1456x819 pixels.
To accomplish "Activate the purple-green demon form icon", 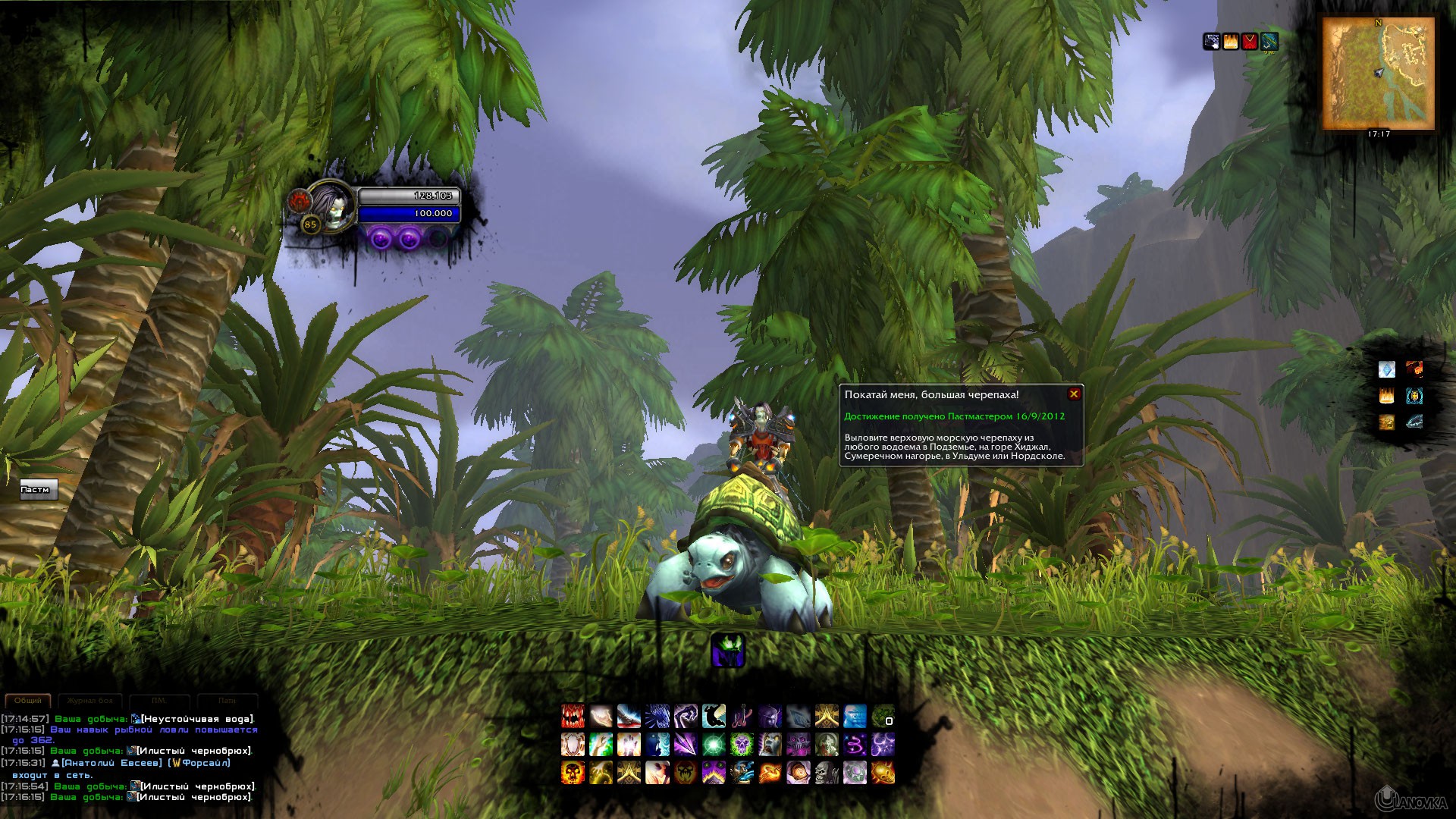I will pos(728,651).
